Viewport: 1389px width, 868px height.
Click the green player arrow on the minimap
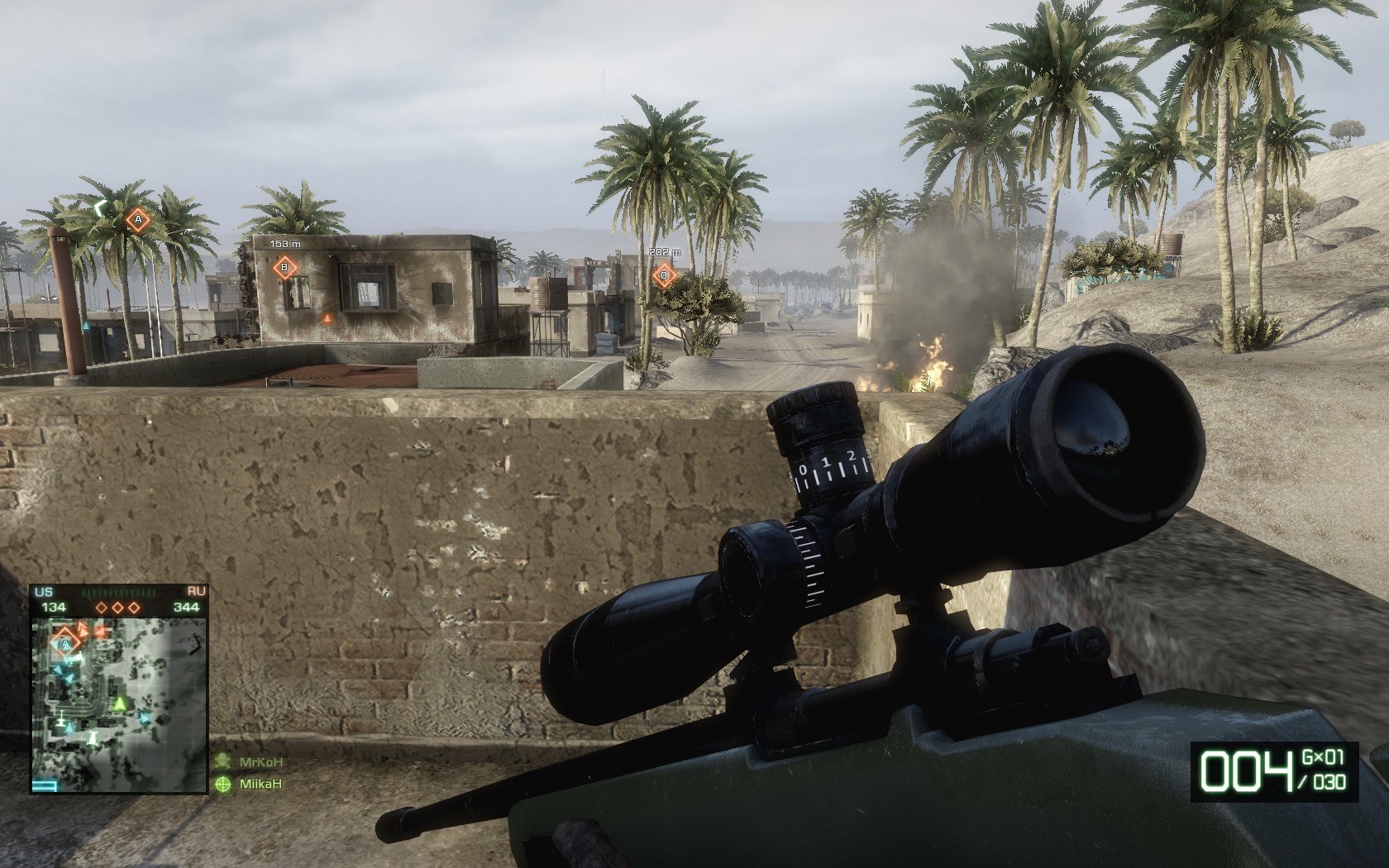click(x=120, y=703)
